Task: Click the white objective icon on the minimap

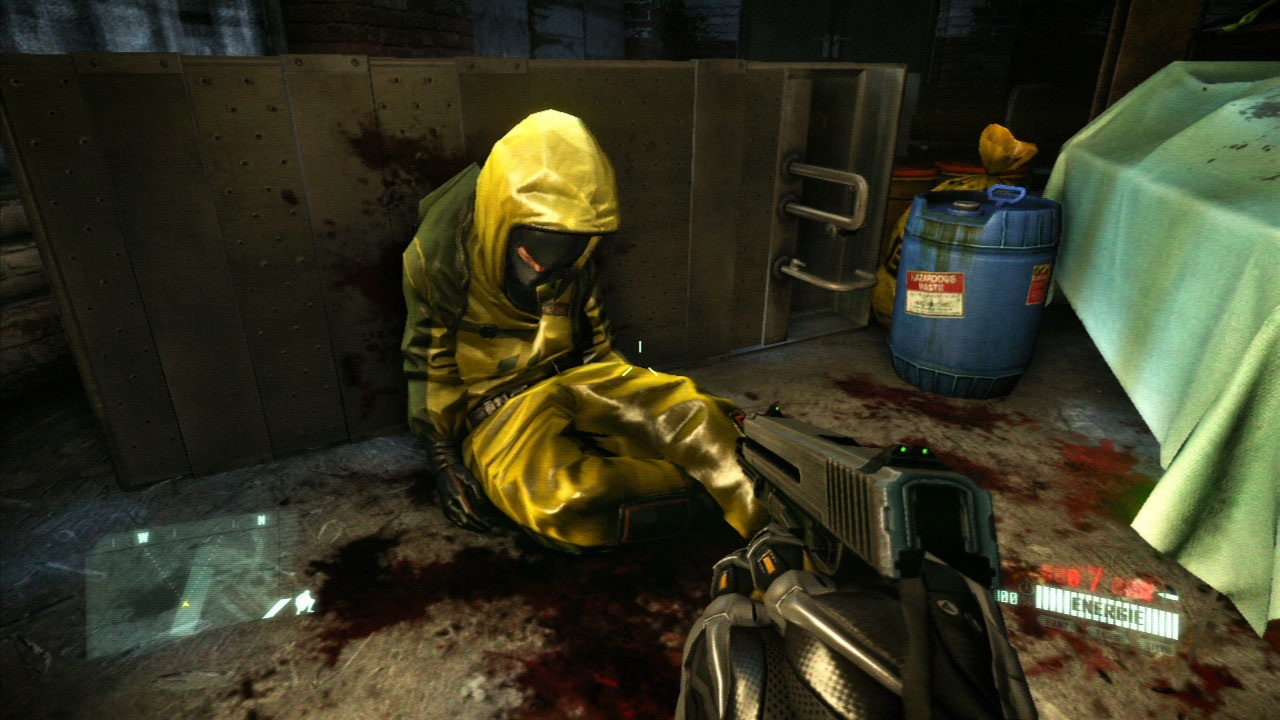Action: coord(304,602)
